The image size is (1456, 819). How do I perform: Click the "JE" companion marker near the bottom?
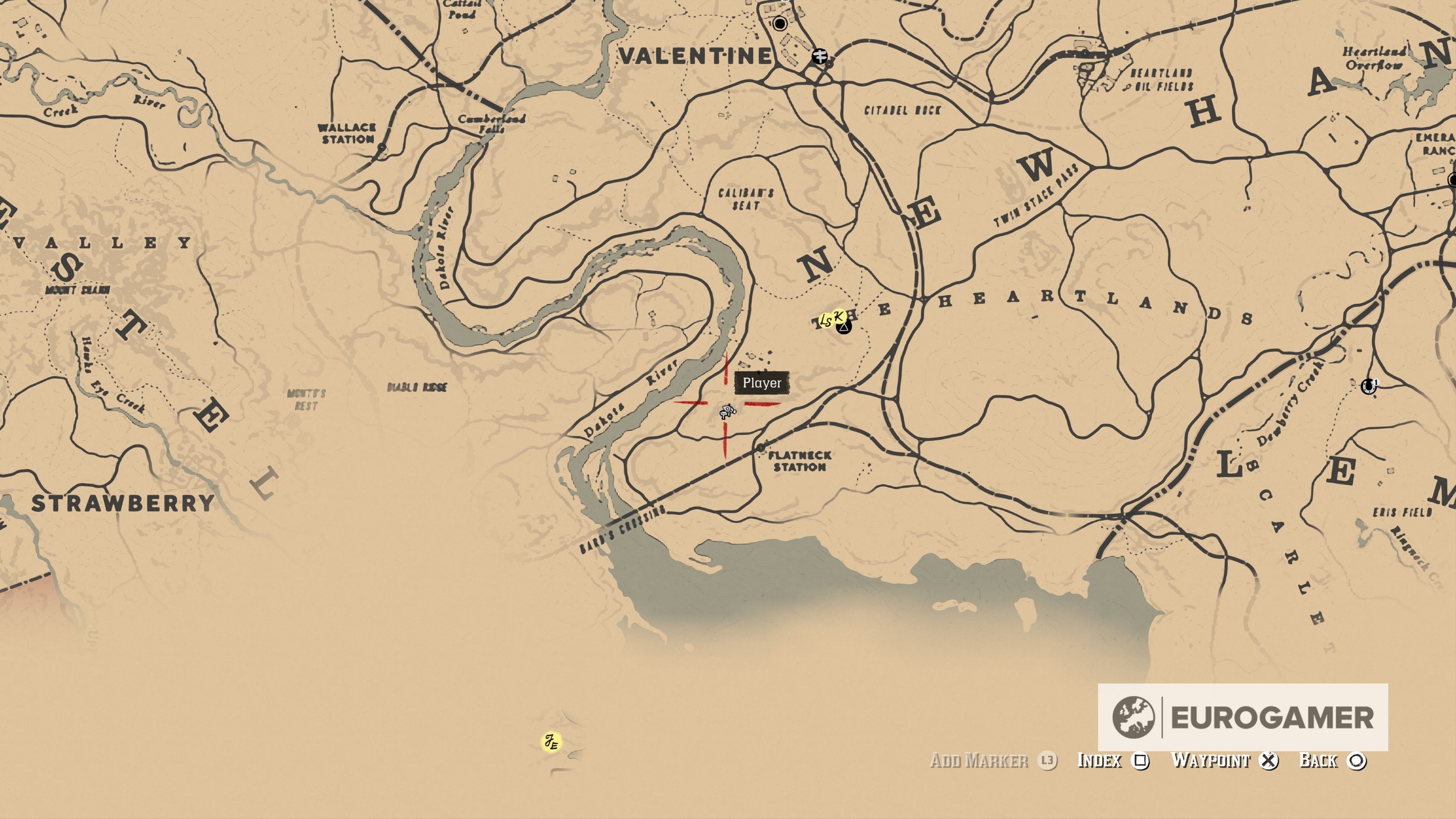pyautogui.click(x=551, y=741)
